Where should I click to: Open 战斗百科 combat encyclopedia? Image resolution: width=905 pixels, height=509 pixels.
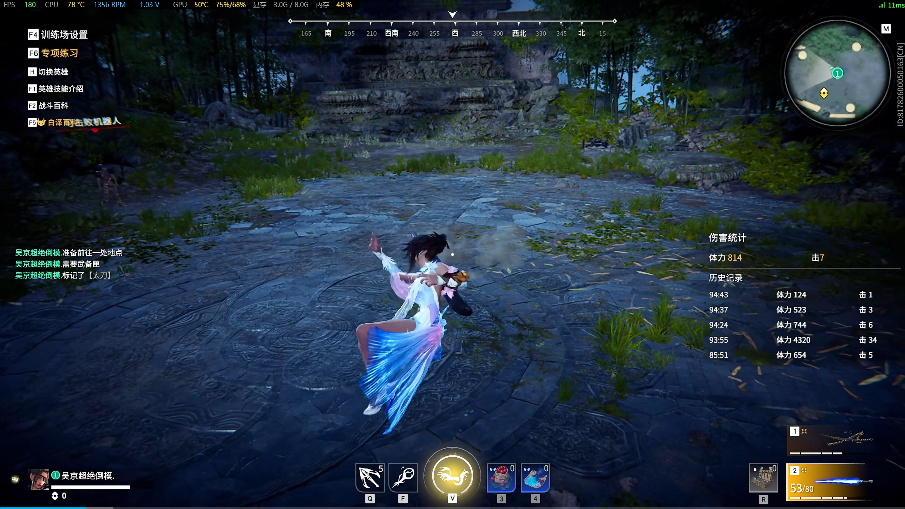54,105
